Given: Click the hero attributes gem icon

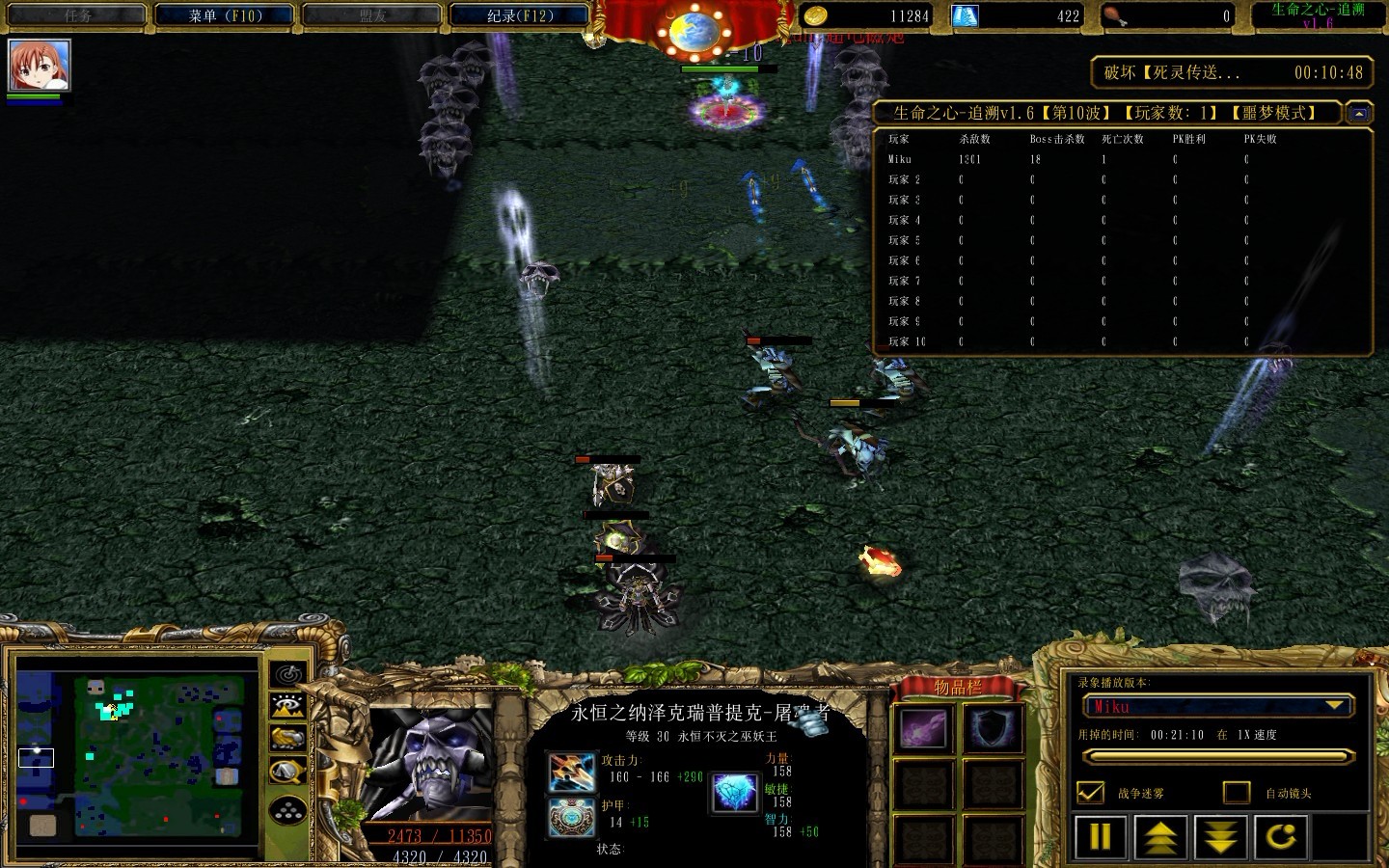Looking at the screenshot, I should 735,793.
